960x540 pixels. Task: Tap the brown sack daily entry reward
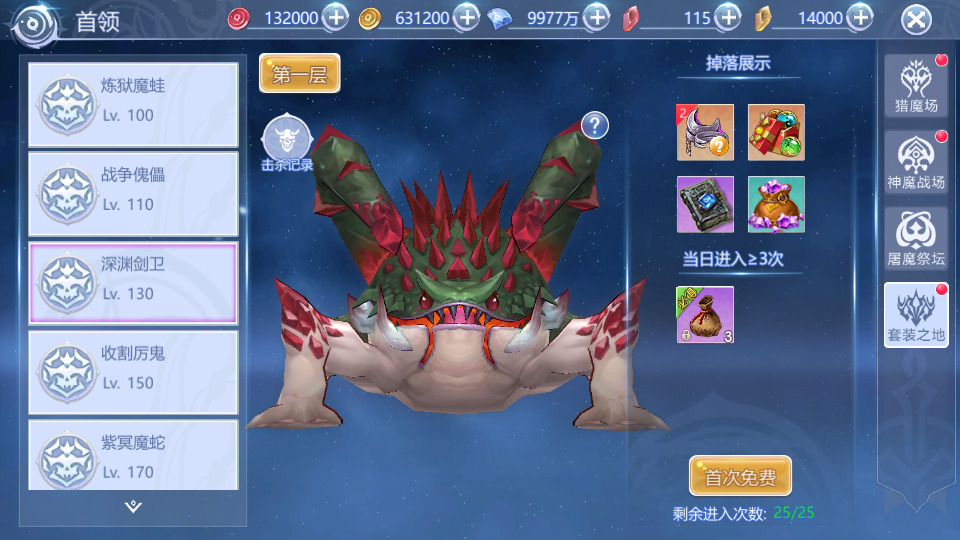[705, 314]
